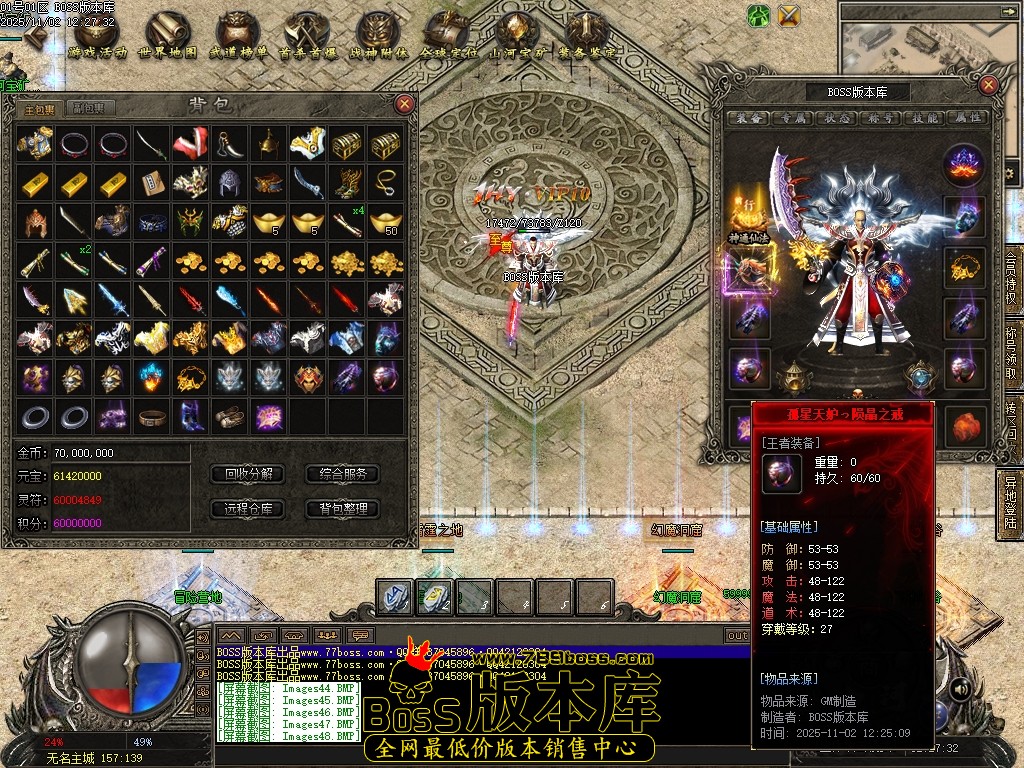
Task: Close the 背包 inventory window
Action: click(404, 103)
